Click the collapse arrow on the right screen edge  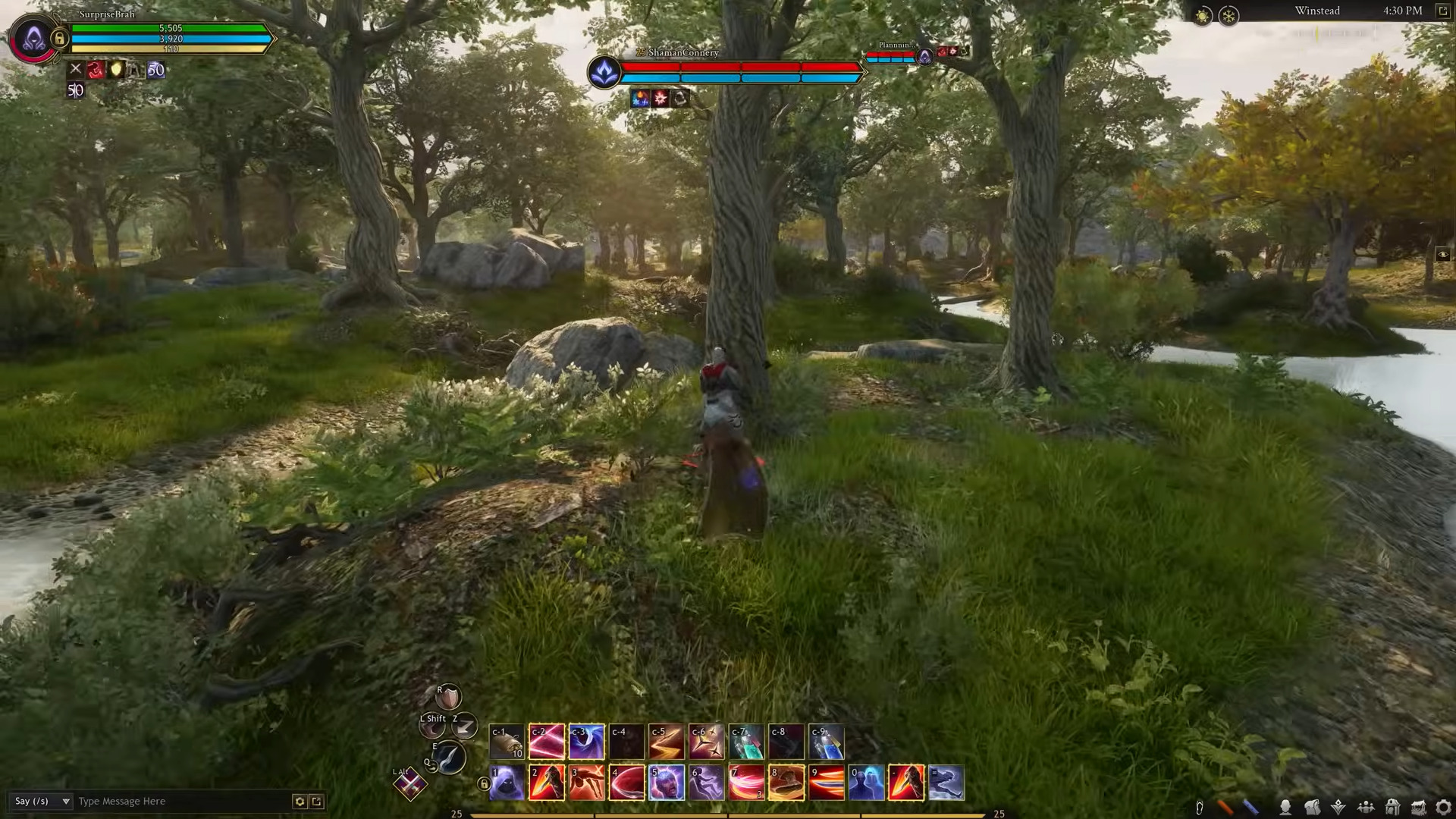(x=1445, y=254)
